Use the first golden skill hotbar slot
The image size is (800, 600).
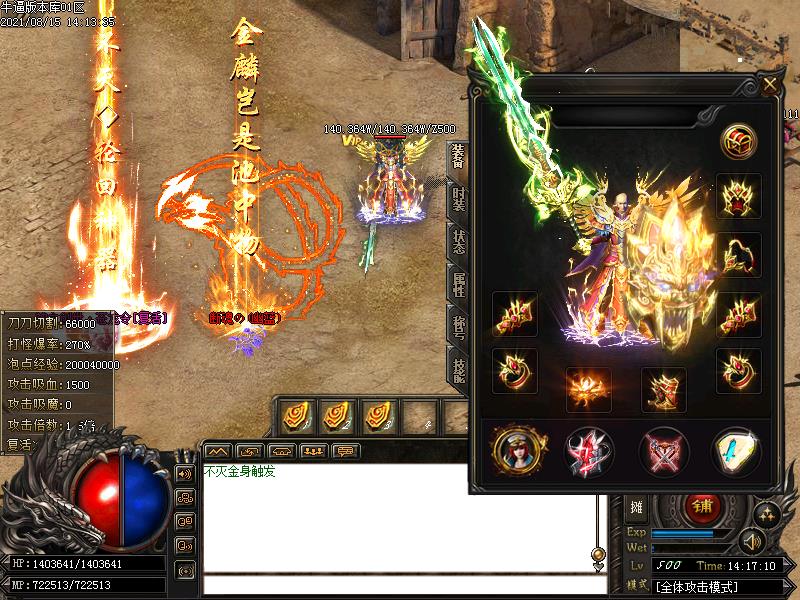pos(296,414)
